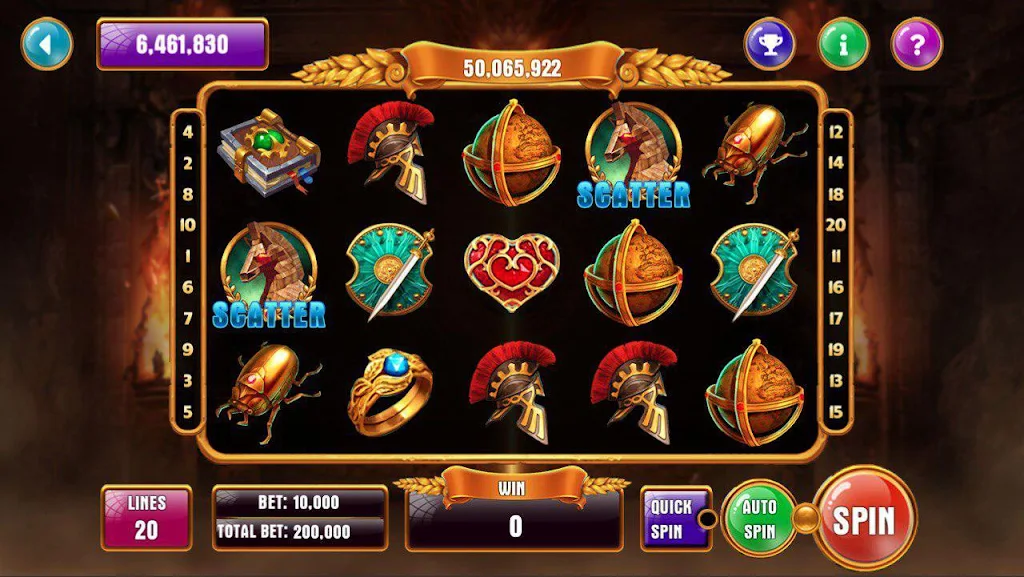Image resolution: width=1024 pixels, height=577 pixels.
Task: Change the number of Lines
Action: pos(146,518)
